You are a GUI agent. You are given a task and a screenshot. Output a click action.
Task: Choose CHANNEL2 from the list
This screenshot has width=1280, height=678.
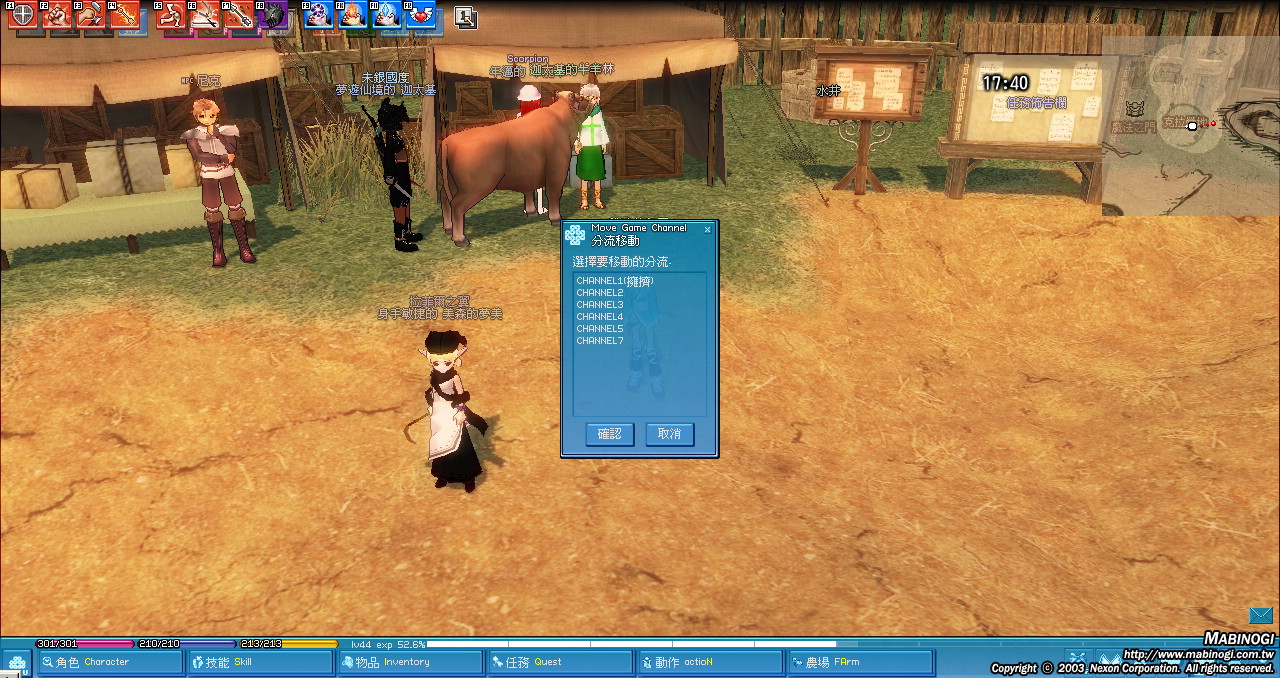[x=600, y=293]
